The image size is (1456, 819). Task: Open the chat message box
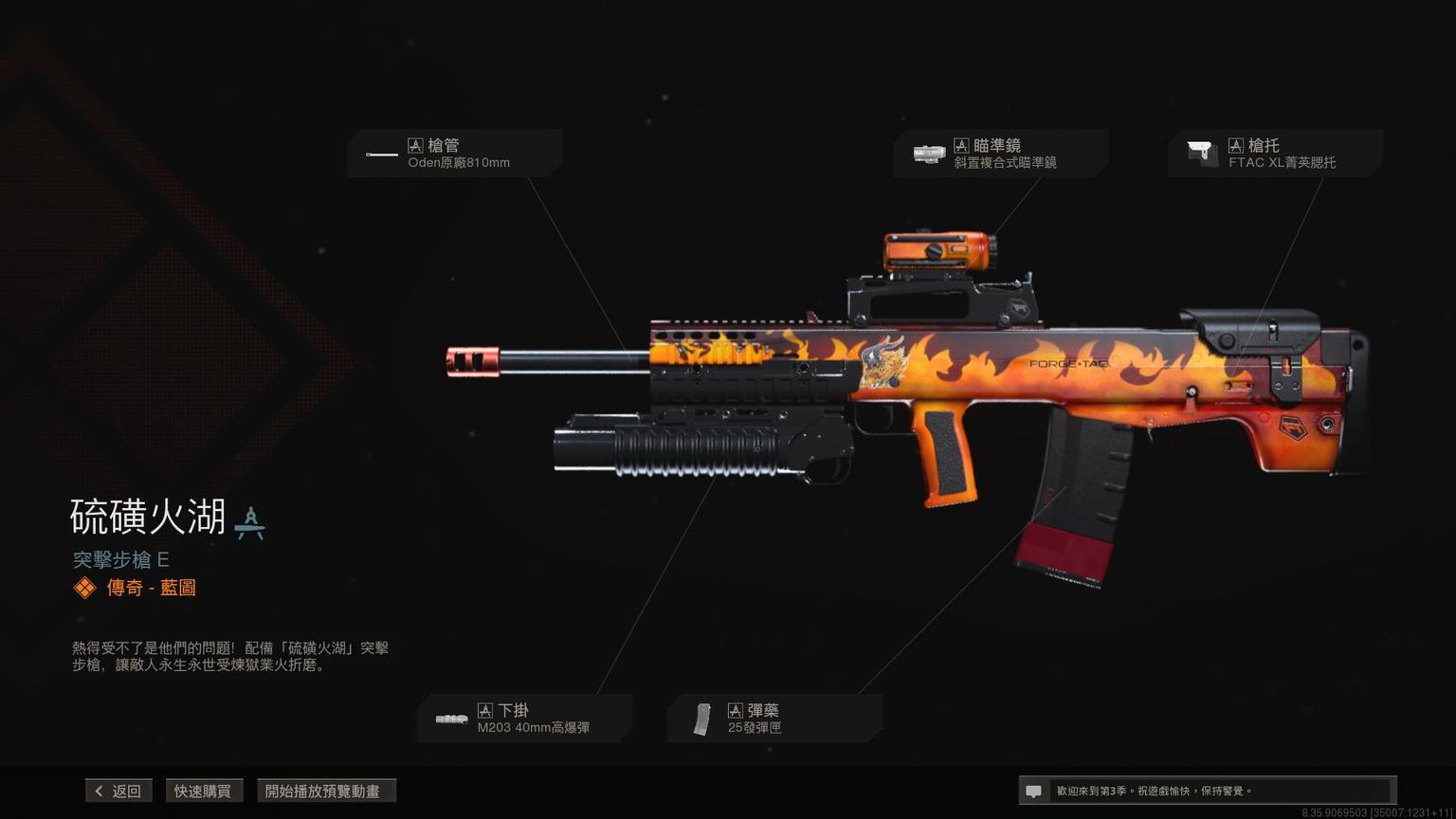(x=1206, y=791)
